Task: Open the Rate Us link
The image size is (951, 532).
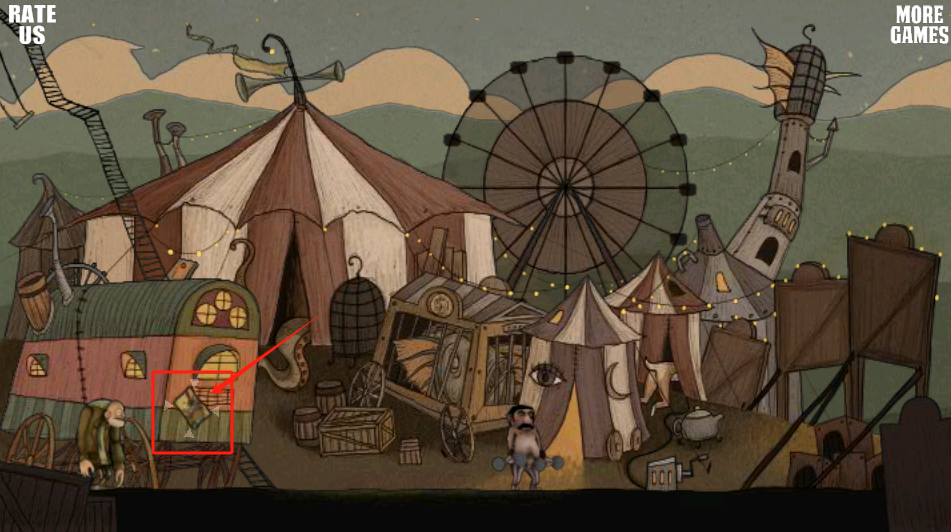Action: 32,24
